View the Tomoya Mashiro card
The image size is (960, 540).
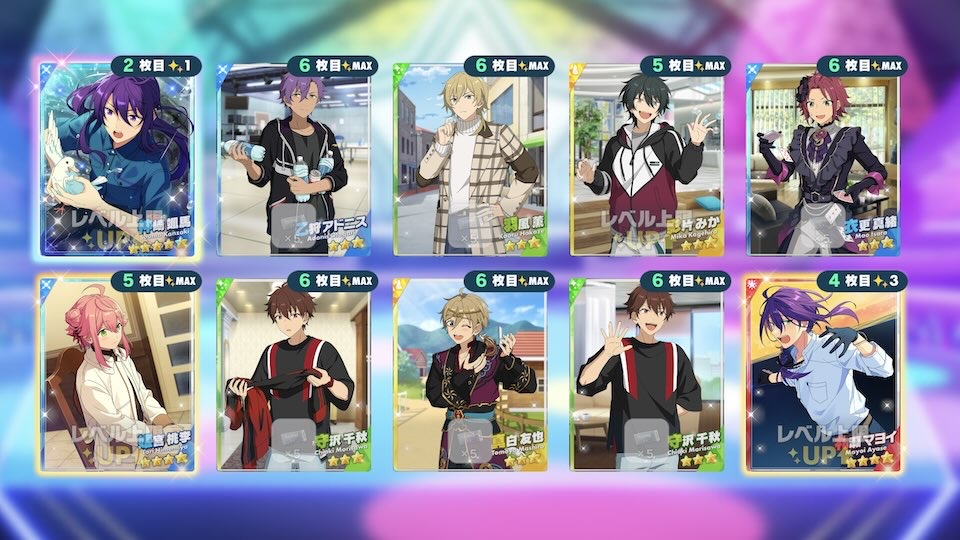472,375
